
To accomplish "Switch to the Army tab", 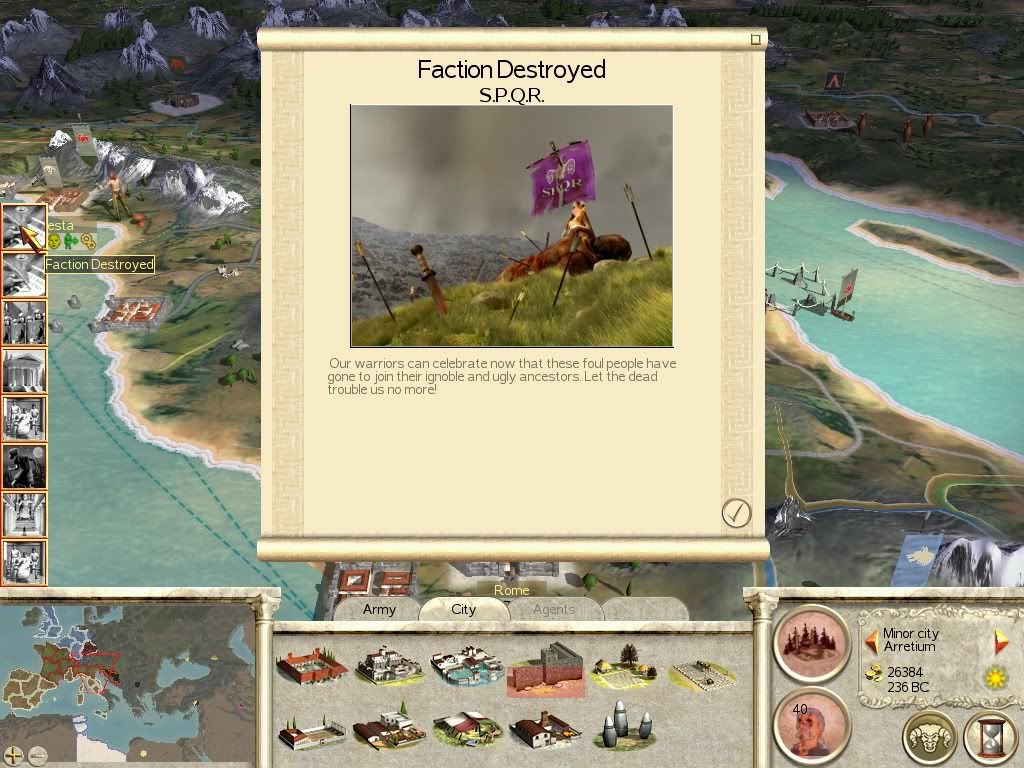I will [x=379, y=609].
